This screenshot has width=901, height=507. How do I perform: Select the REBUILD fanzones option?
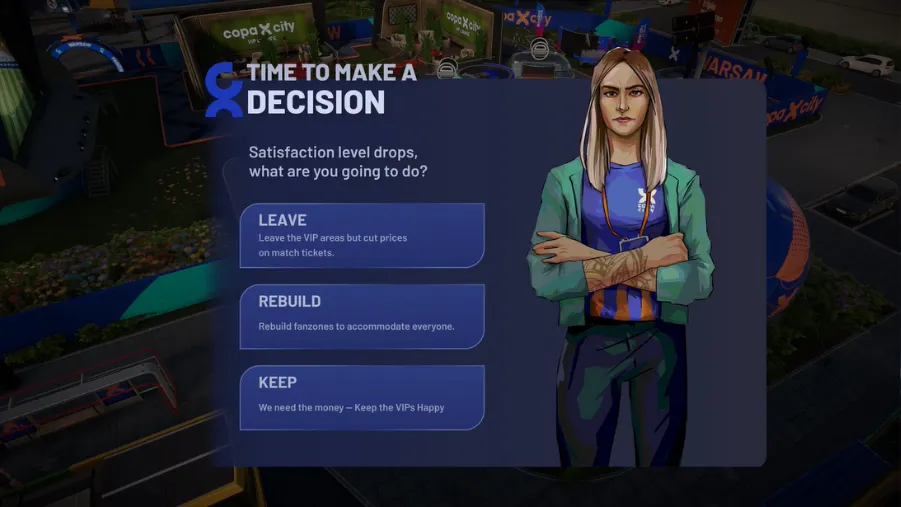362,316
